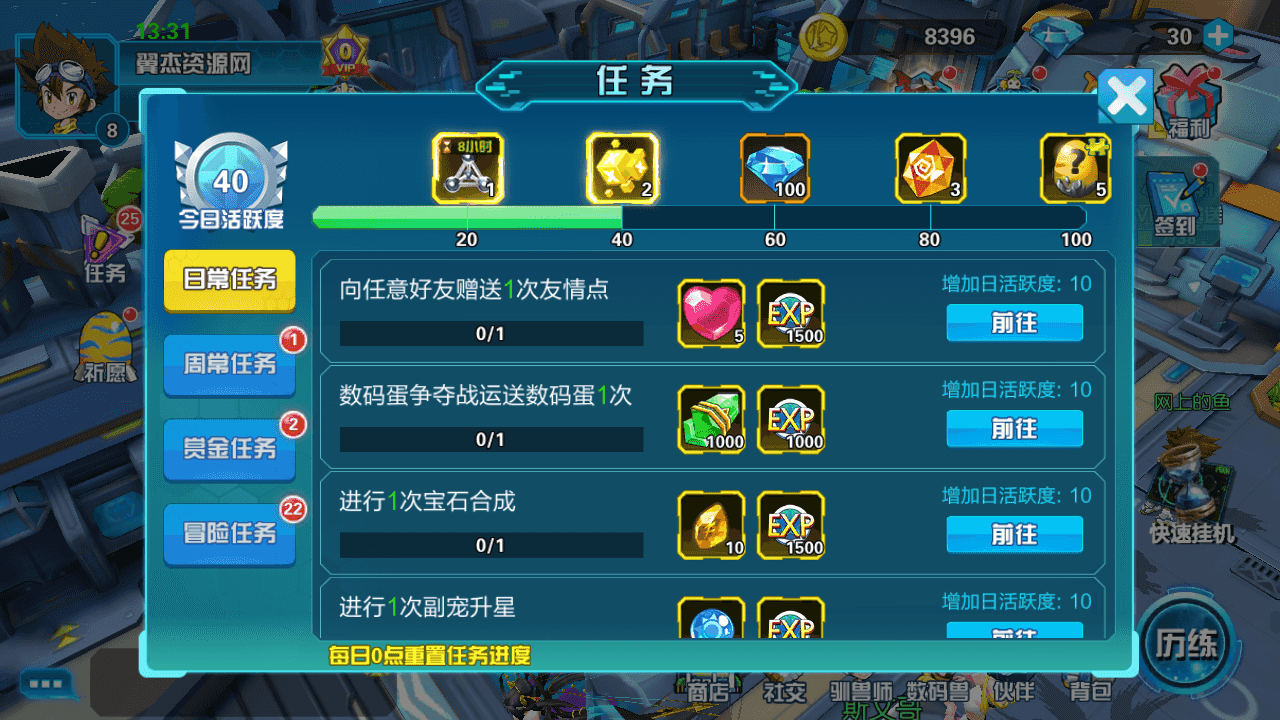Switch to the 周常任务 tab
The height and width of the screenshot is (720, 1280).
[229, 363]
